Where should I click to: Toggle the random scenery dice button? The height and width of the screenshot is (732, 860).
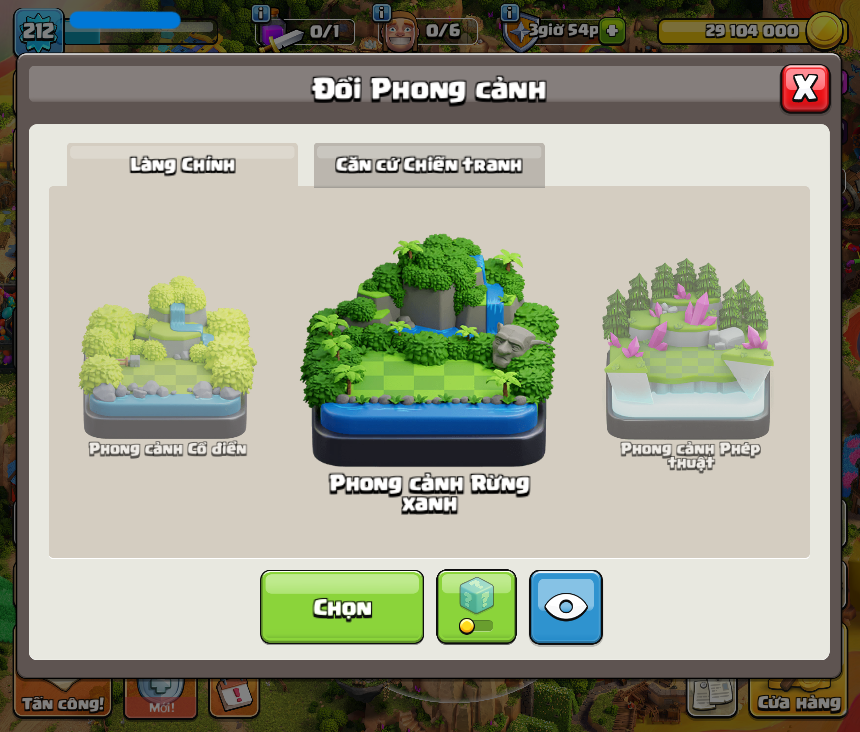[476, 607]
